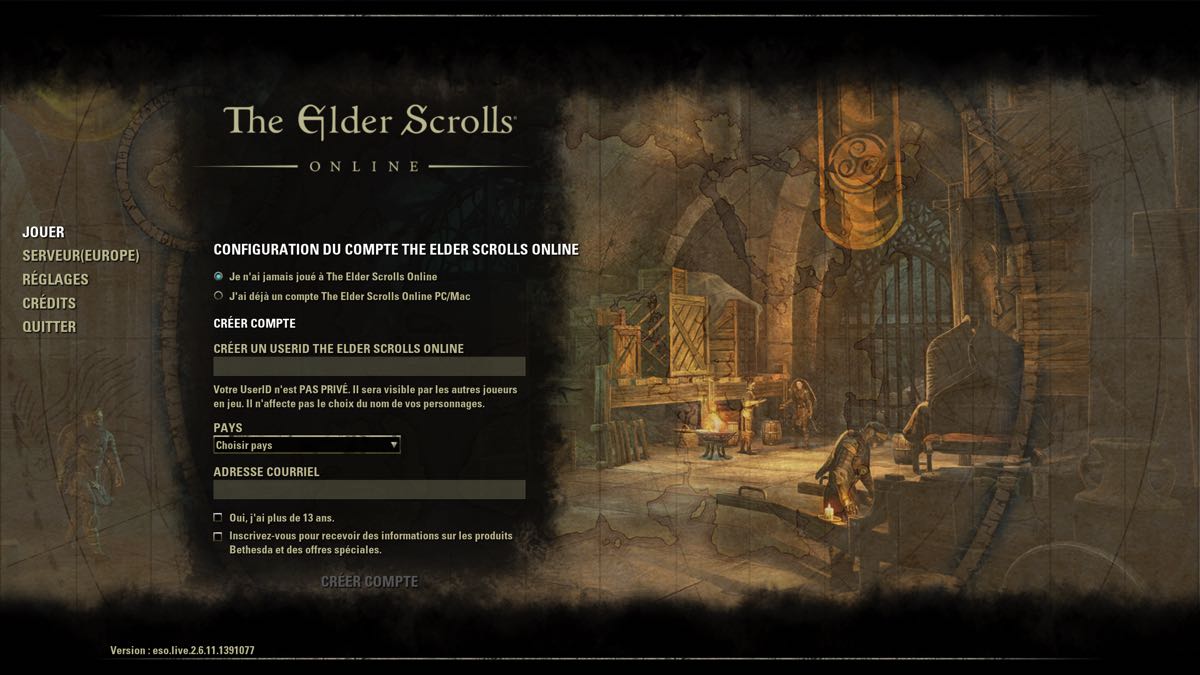Select "Je n'ai jamais joué" radio option
This screenshot has width=1200, height=675.
[219, 276]
